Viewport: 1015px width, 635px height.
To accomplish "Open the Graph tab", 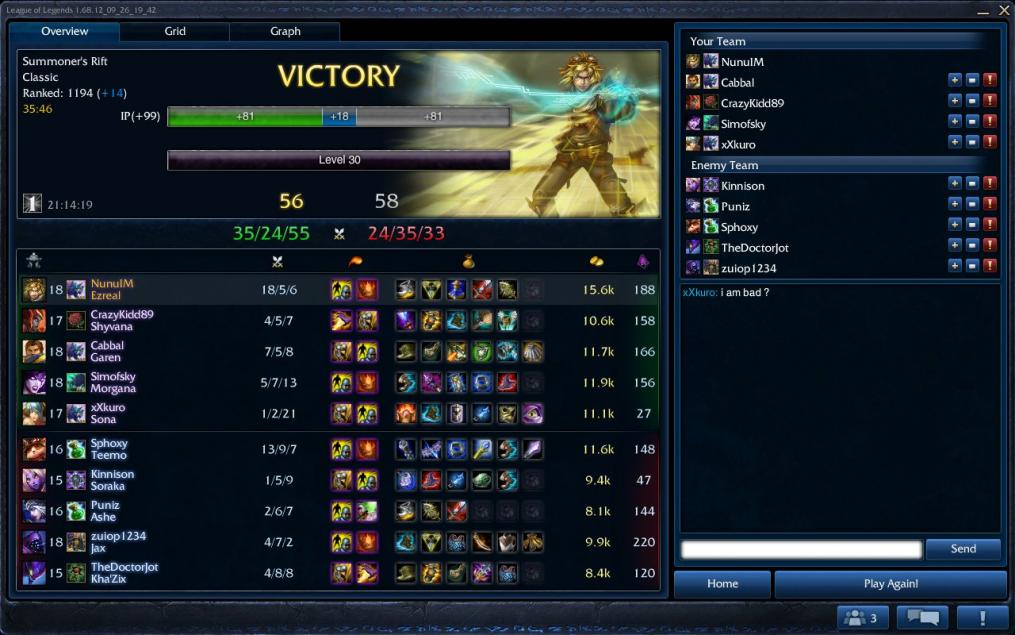I will point(285,31).
